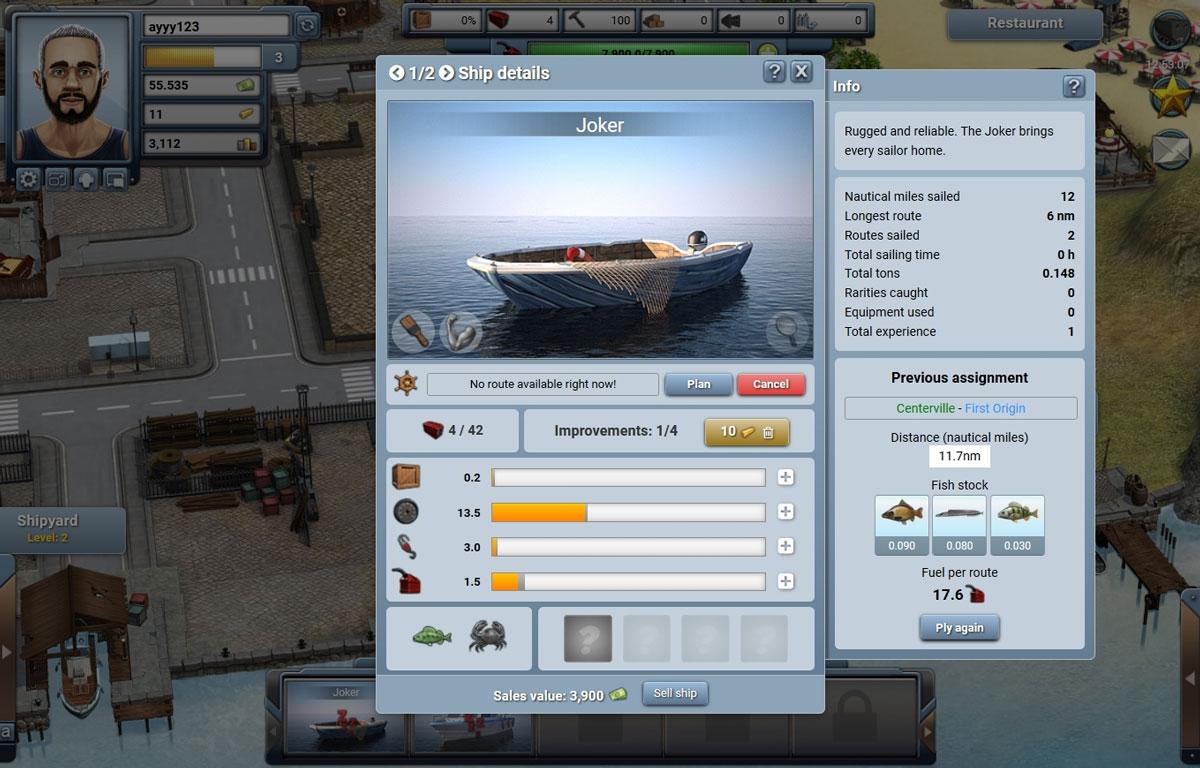
Task: Upgrade the fishing hook stat
Action: 786,547
